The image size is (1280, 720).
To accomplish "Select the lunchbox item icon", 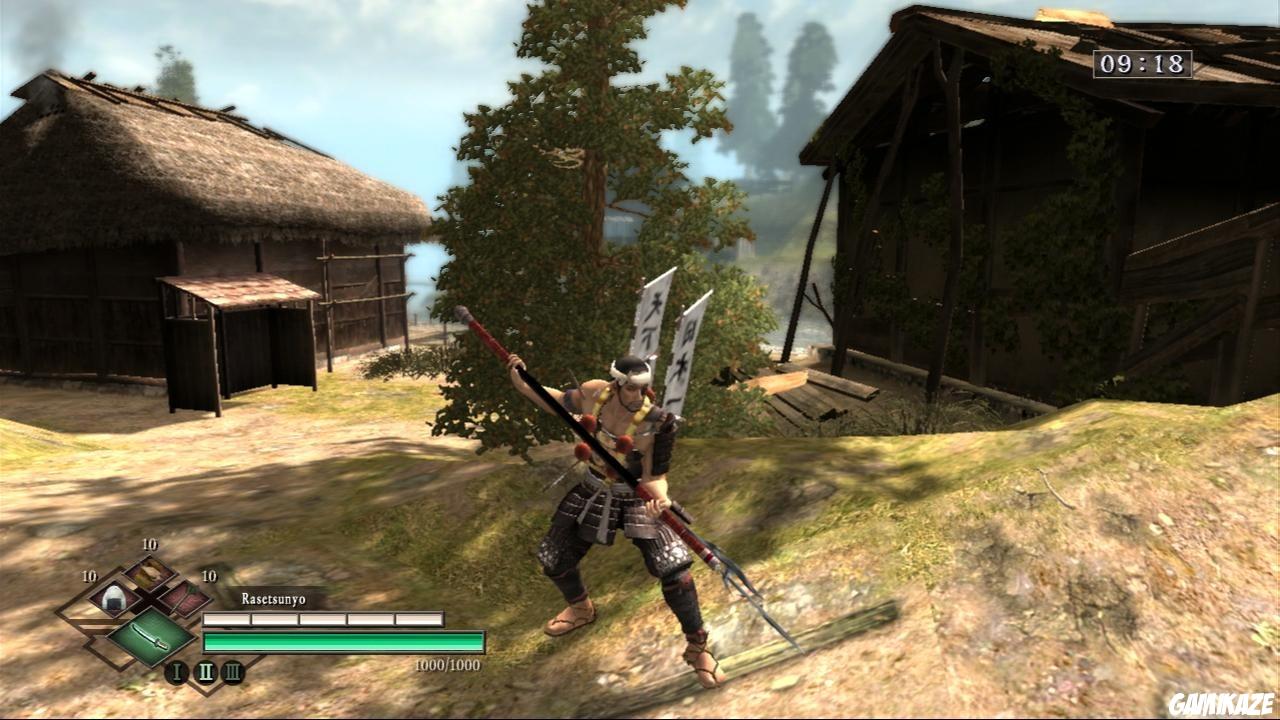I will click(x=149, y=573).
